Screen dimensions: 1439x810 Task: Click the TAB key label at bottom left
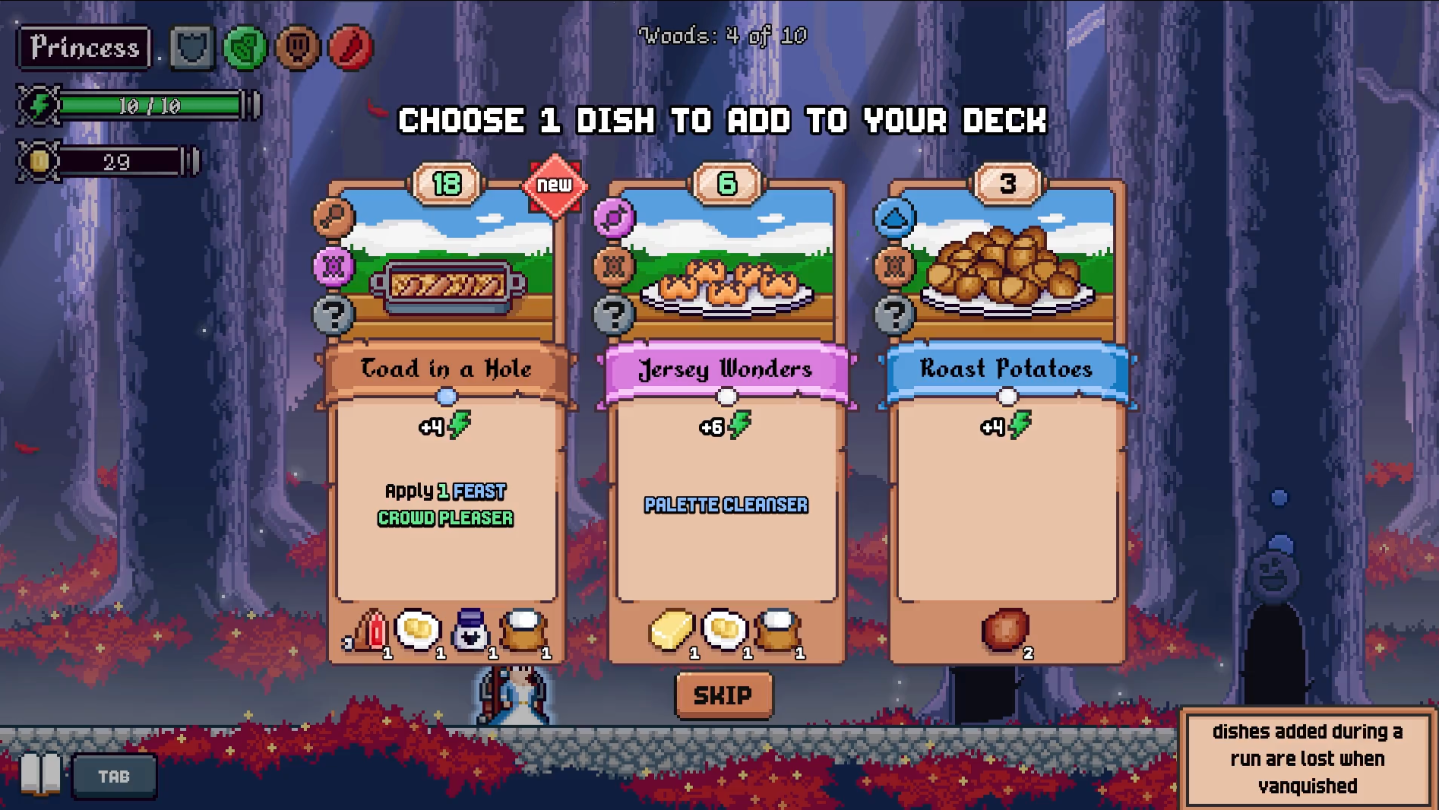[114, 775]
